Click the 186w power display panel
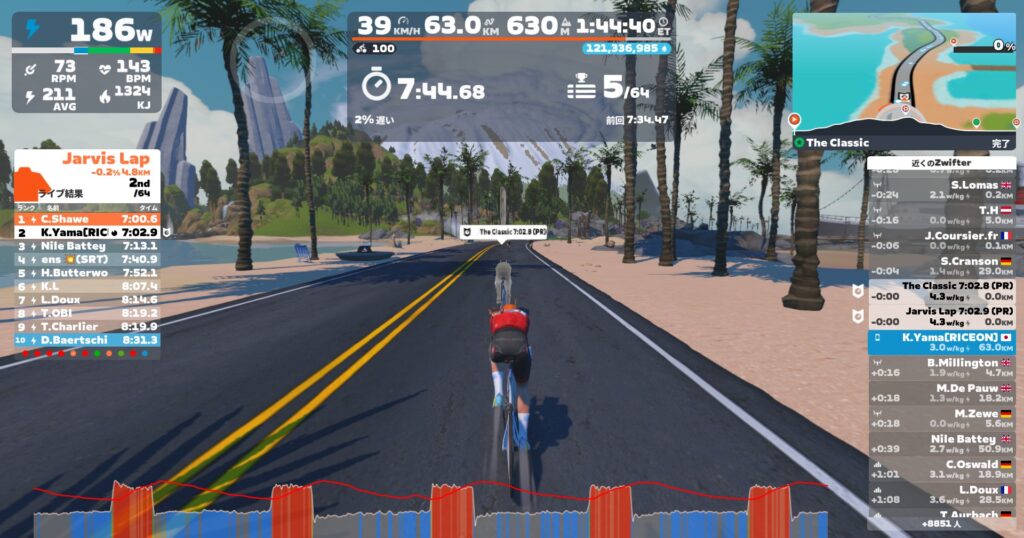Image resolution: width=1024 pixels, height=538 pixels. (x=86, y=29)
